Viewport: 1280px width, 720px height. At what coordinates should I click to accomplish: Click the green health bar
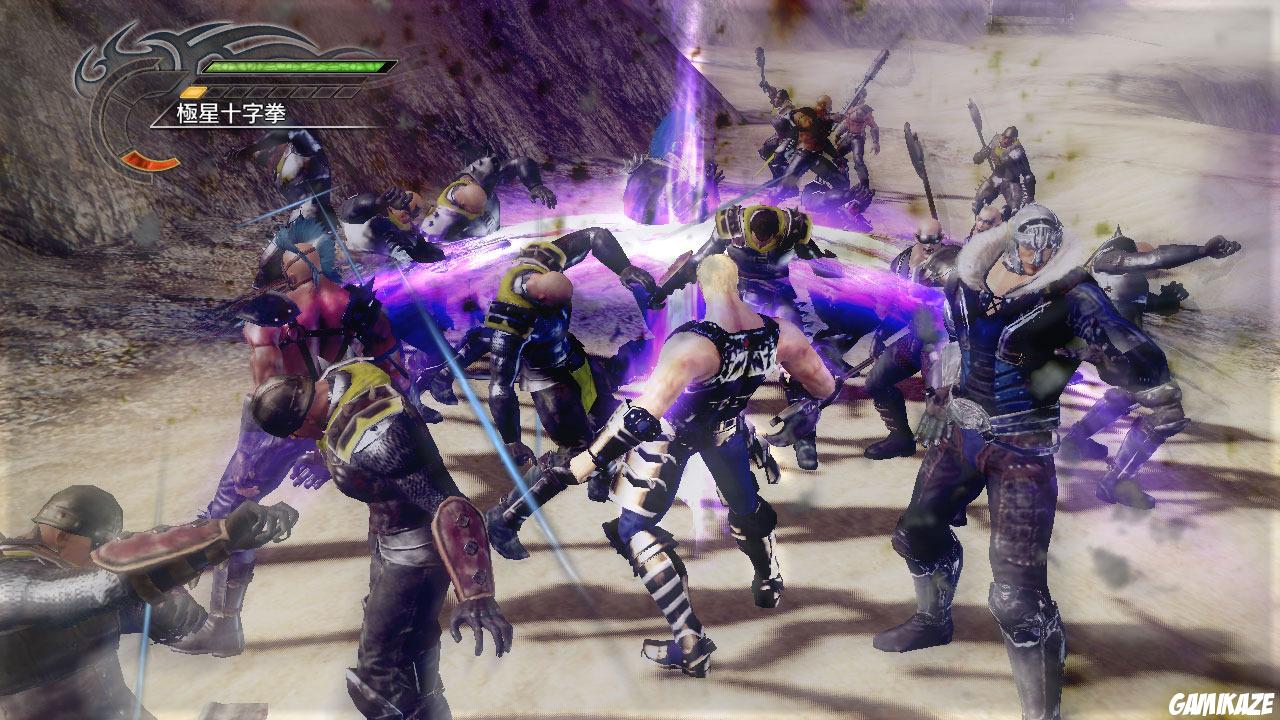click(x=299, y=66)
